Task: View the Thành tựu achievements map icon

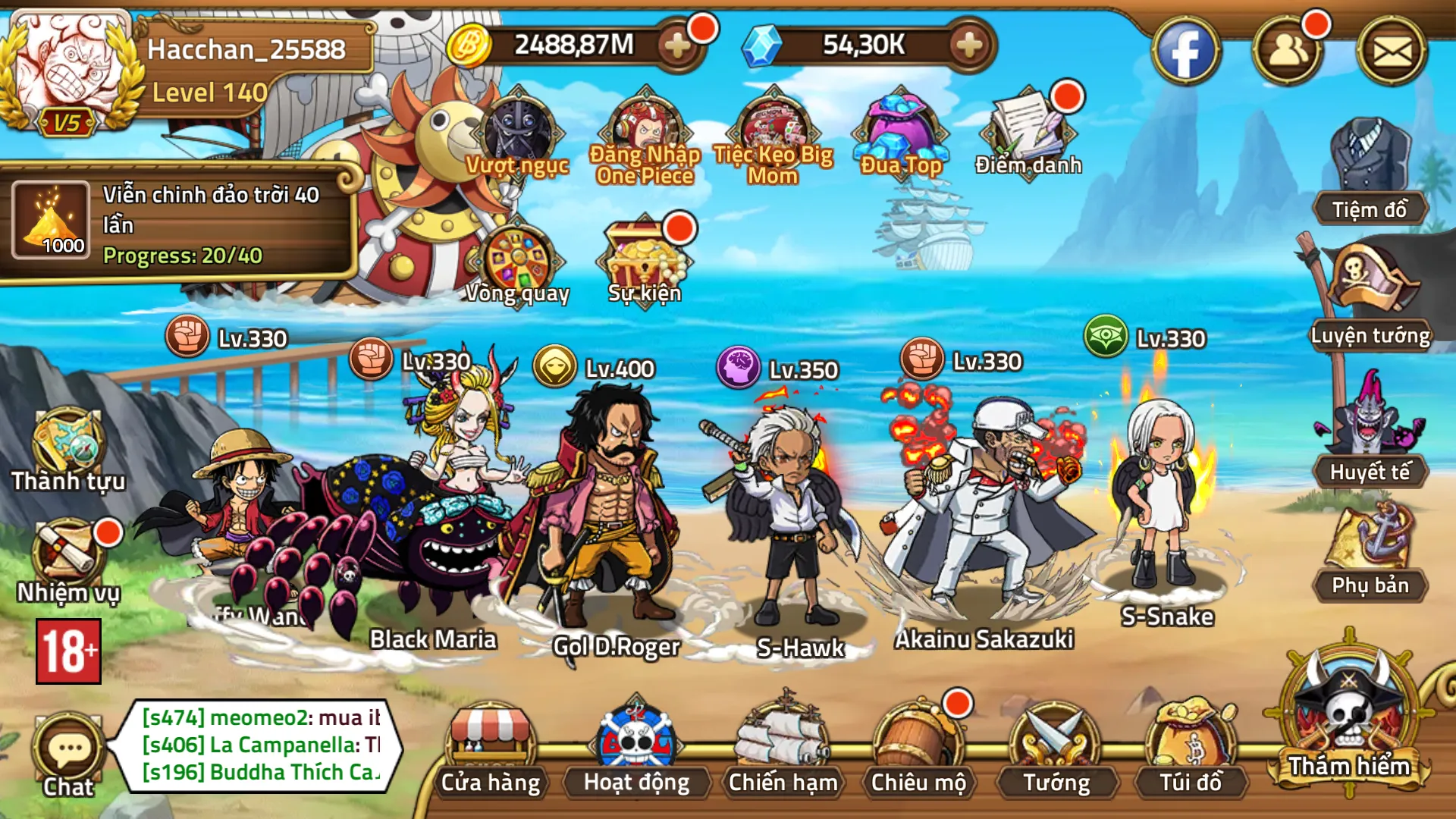Action: [68, 447]
